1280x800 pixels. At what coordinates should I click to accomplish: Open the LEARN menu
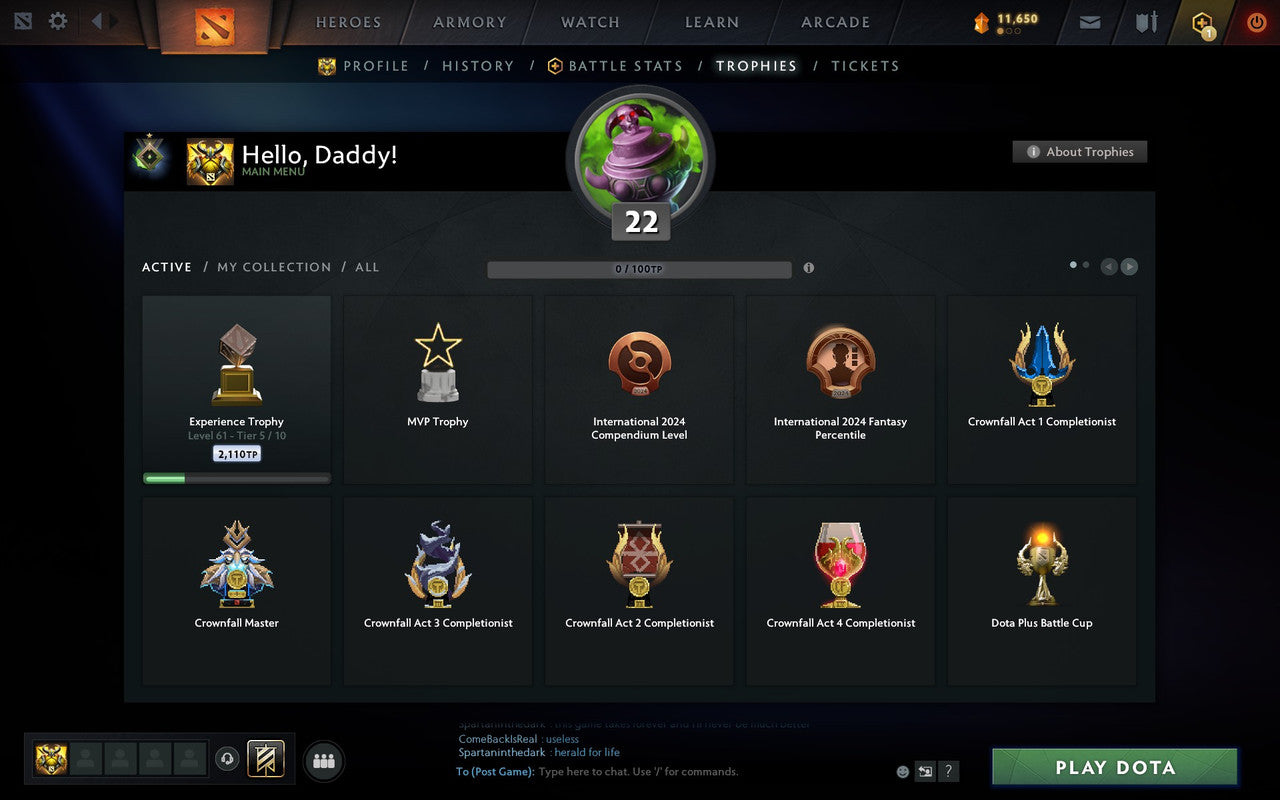click(x=710, y=21)
